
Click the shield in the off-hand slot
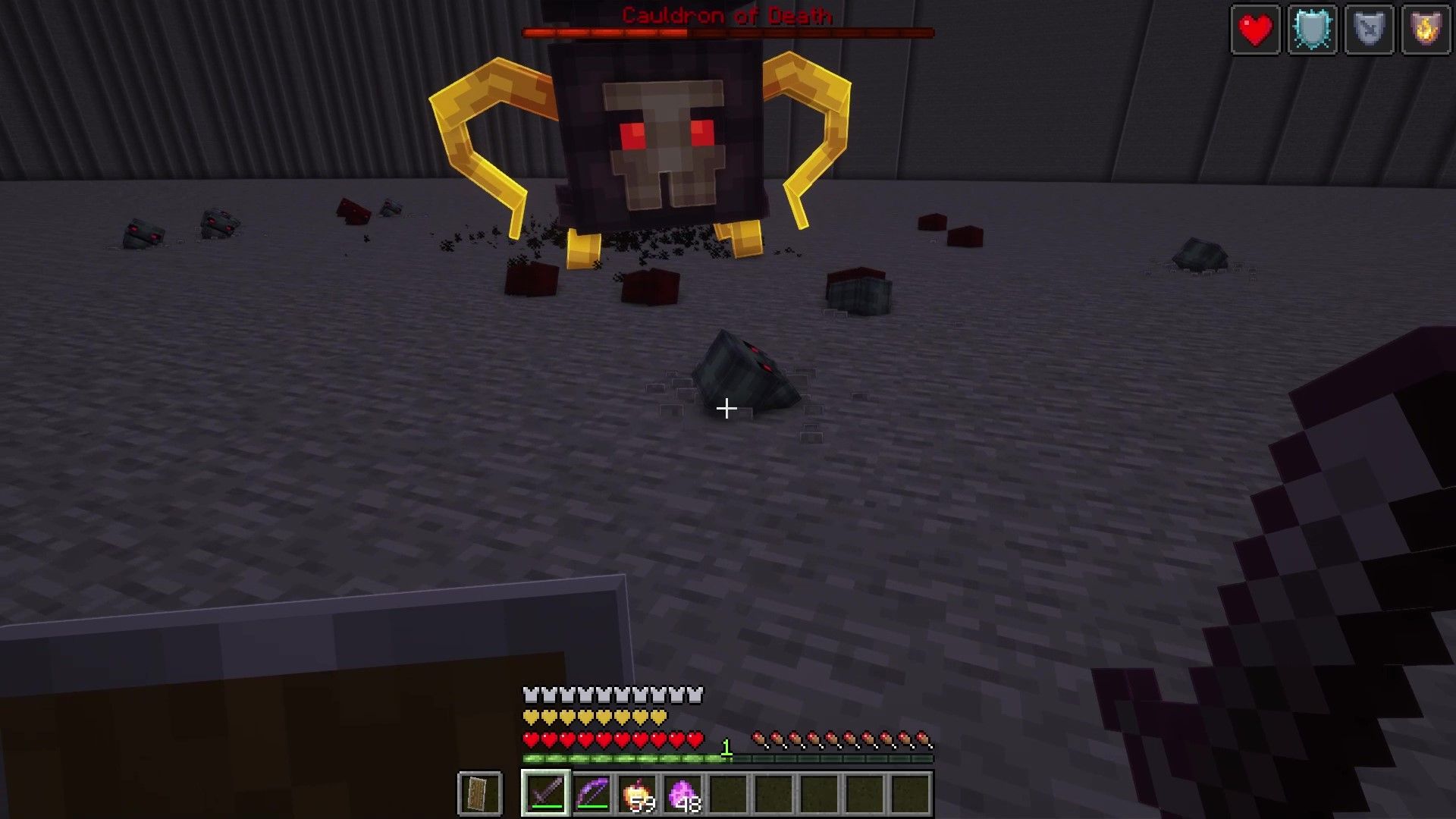click(x=480, y=791)
